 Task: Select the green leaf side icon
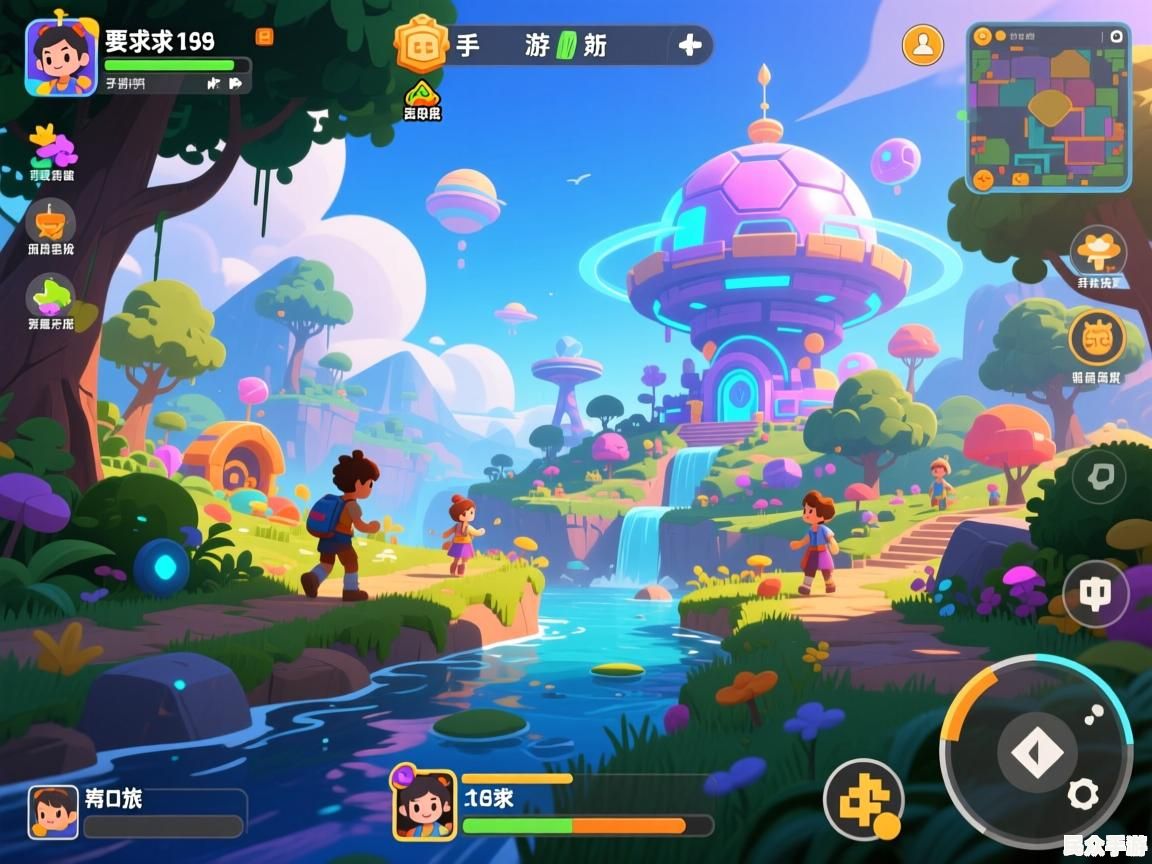point(51,295)
